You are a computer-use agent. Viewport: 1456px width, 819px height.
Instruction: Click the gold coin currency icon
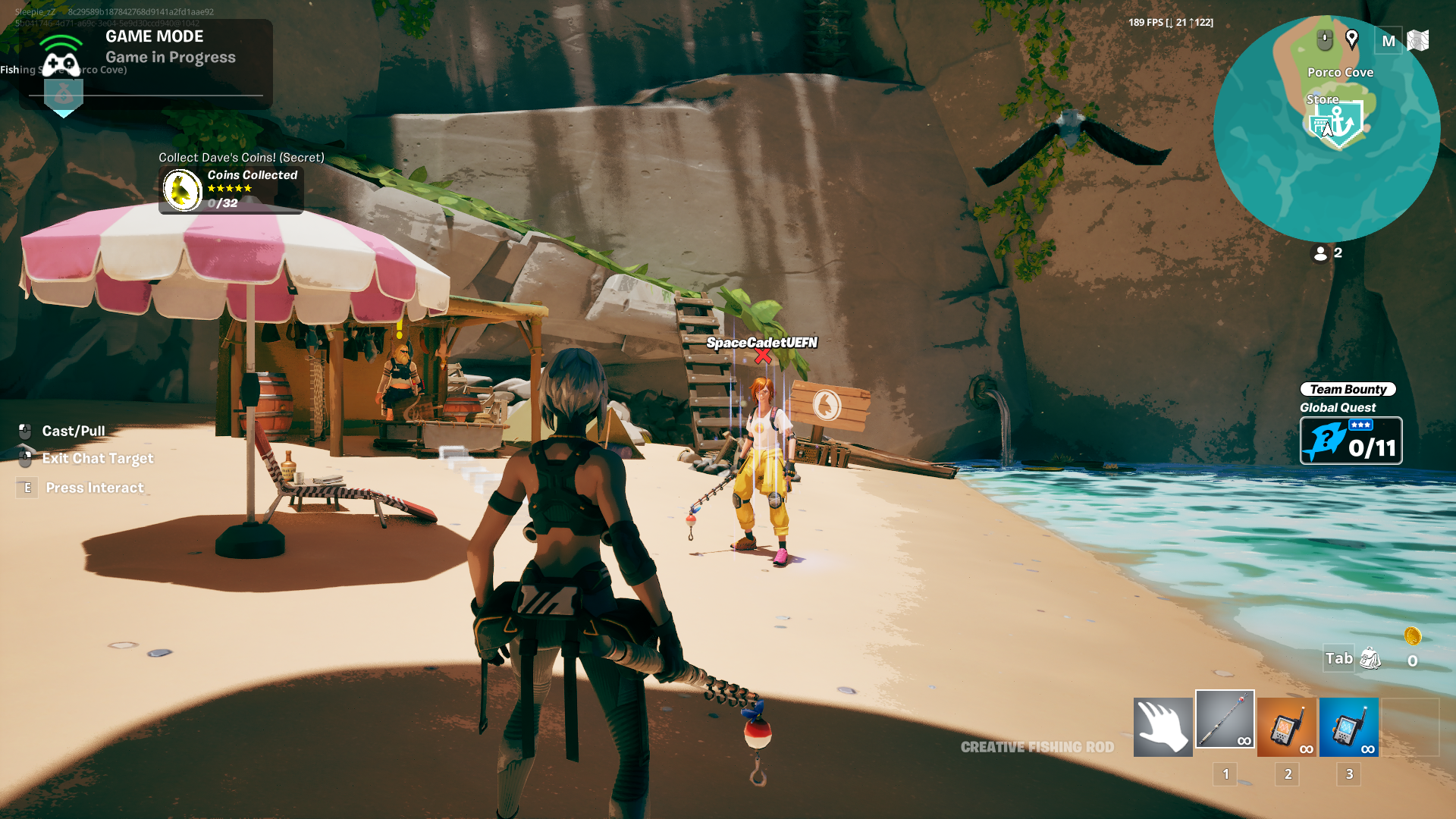(1412, 636)
